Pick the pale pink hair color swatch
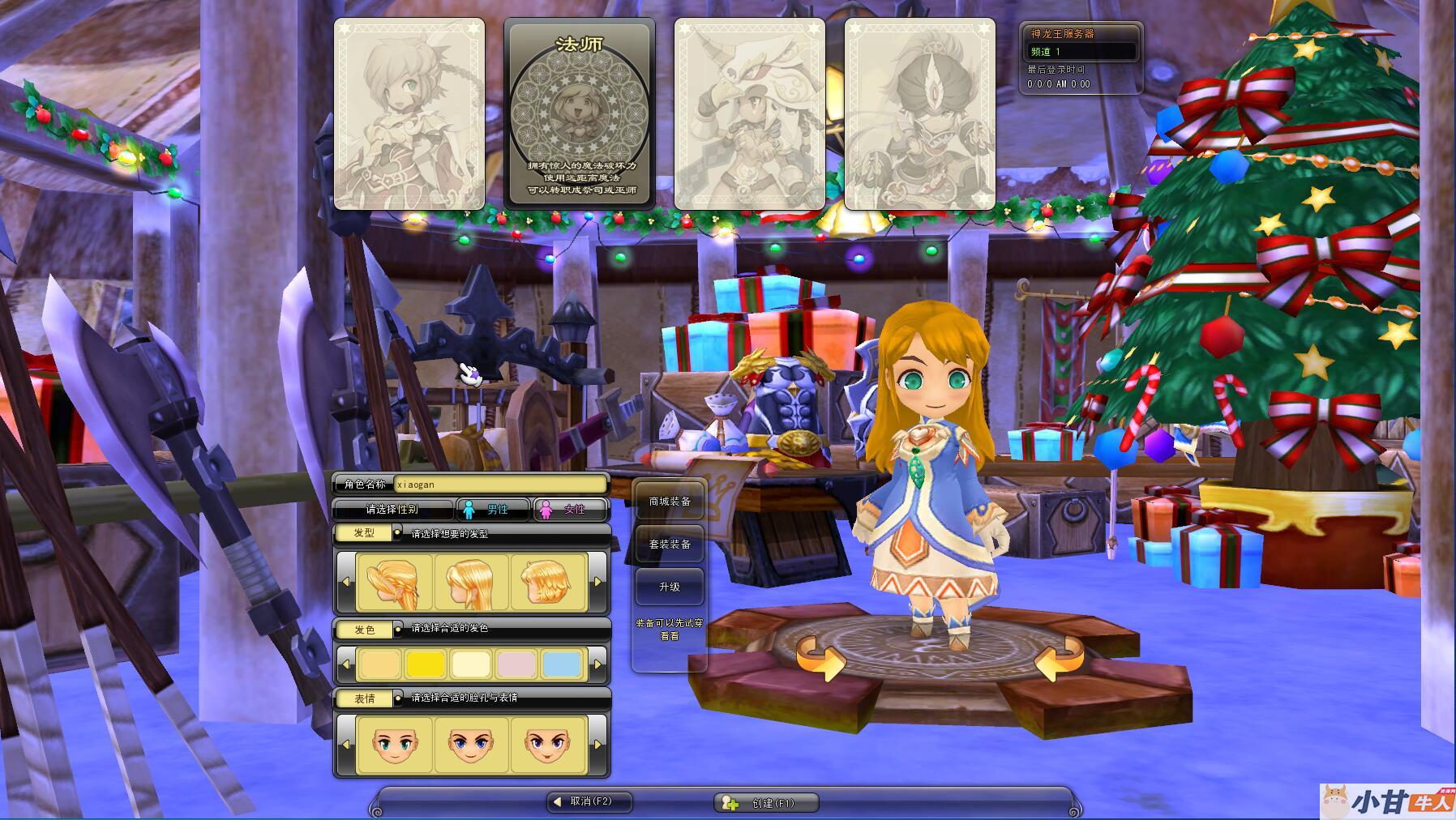The image size is (1456, 820). (x=516, y=665)
